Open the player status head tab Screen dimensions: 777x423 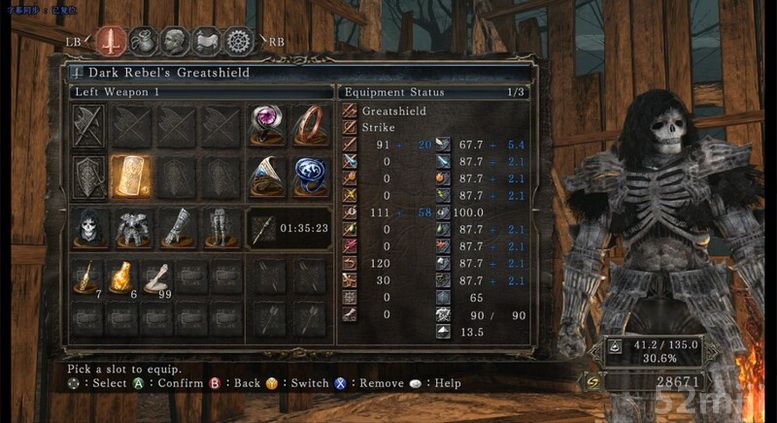(x=176, y=41)
